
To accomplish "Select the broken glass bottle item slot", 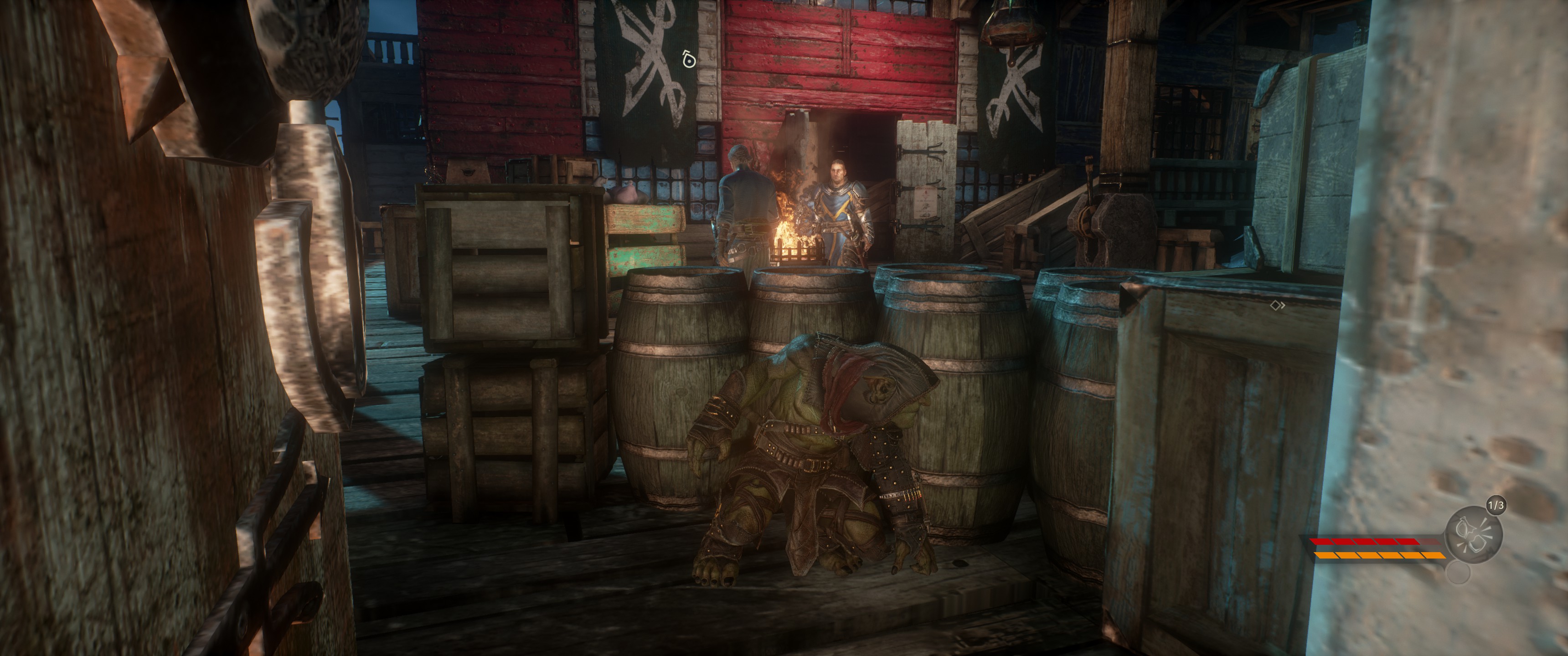I will (1474, 535).
